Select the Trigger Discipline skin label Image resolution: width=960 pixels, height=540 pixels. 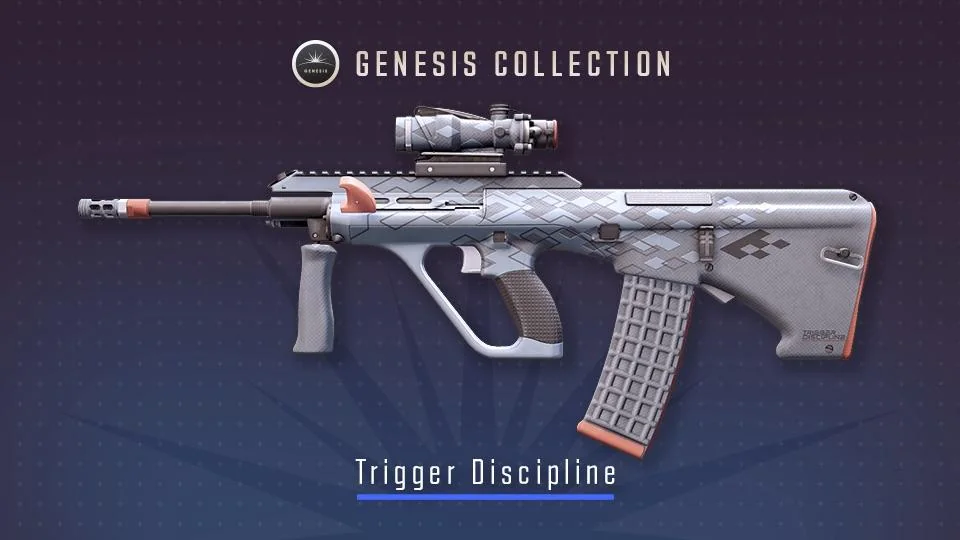tap(485, 473)
